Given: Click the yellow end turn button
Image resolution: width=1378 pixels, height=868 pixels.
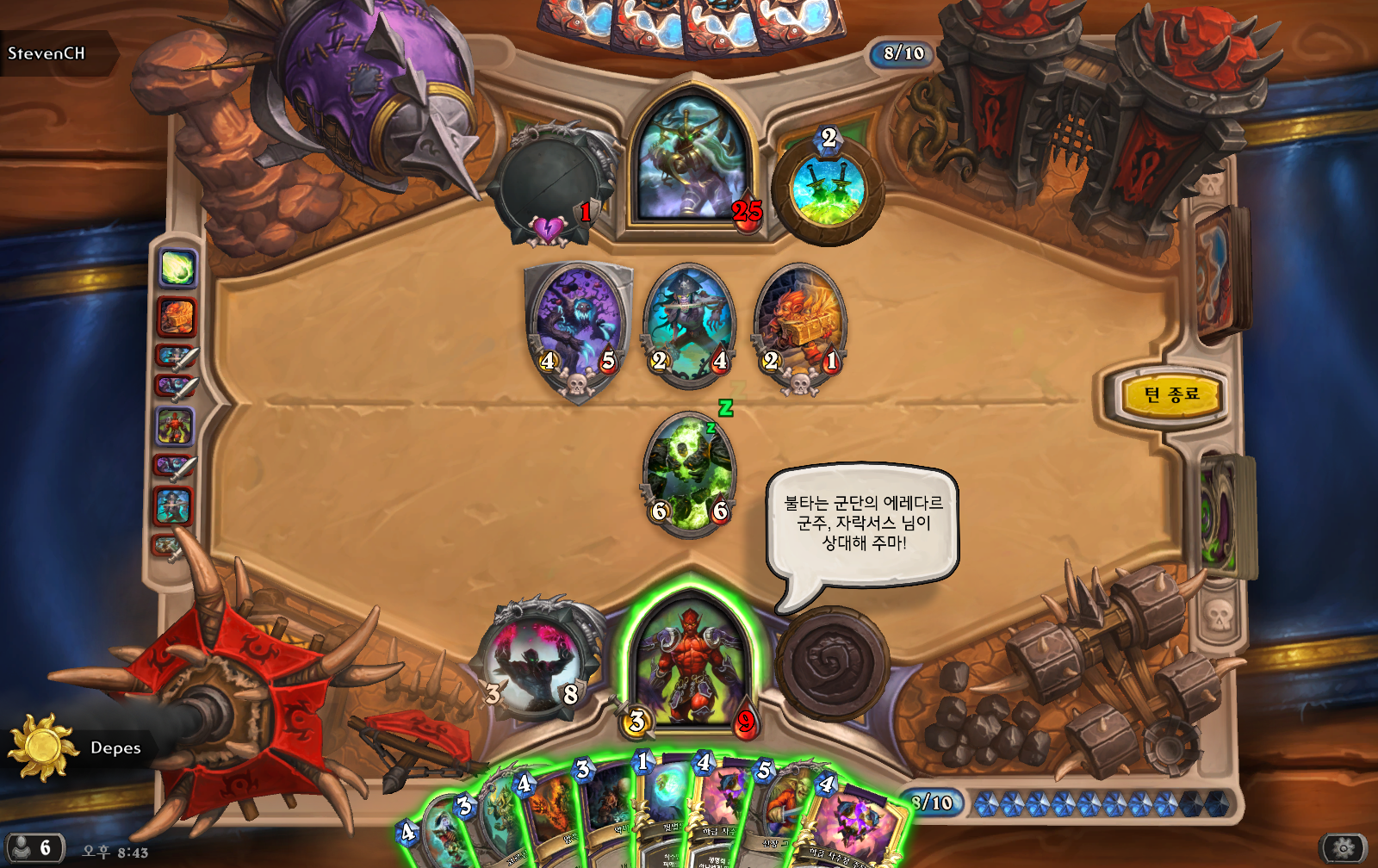Looking at the screenshot, I should [1171, 395].
